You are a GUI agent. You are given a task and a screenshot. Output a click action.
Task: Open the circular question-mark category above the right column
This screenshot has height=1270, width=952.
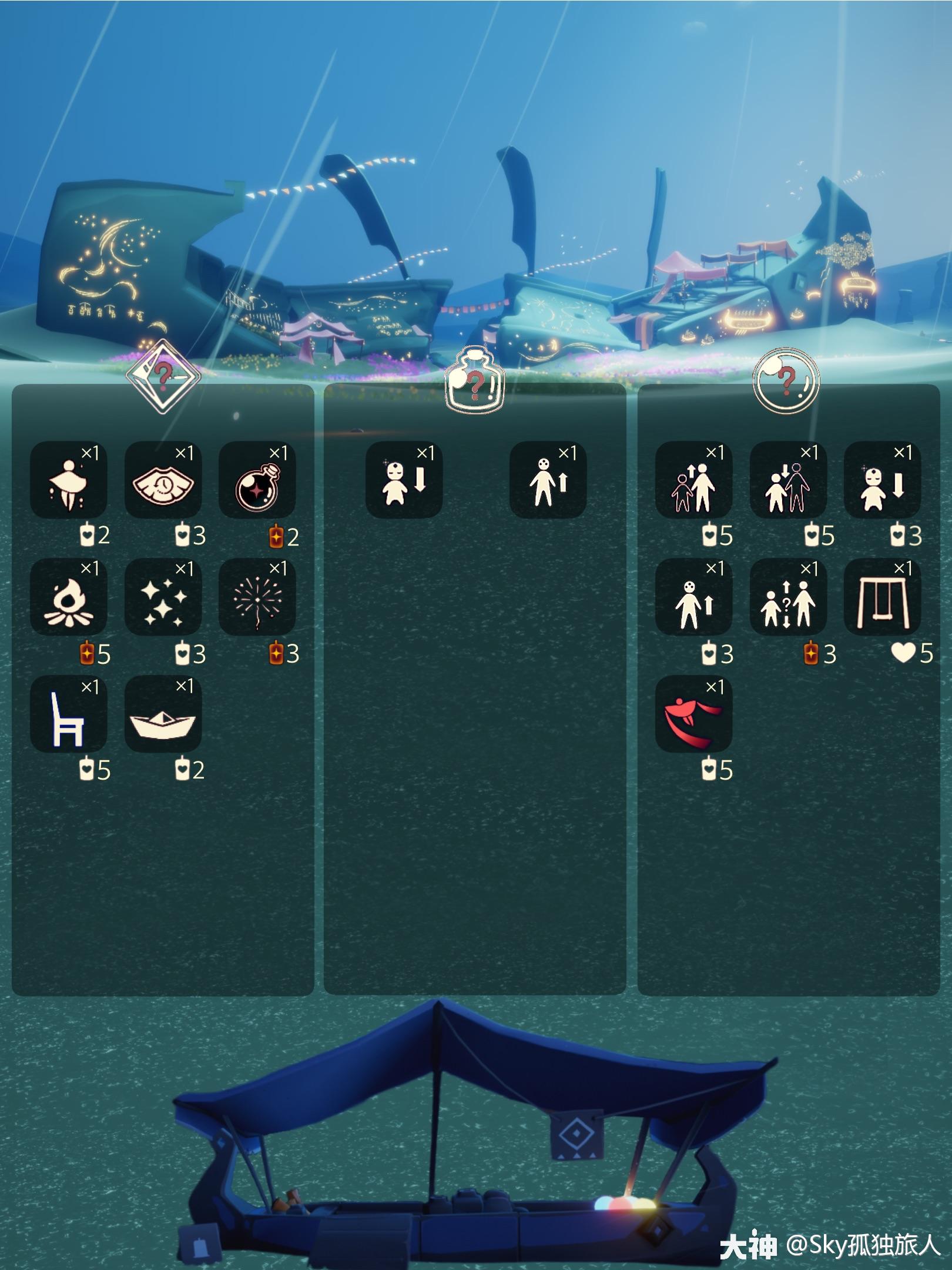[787, 379]
